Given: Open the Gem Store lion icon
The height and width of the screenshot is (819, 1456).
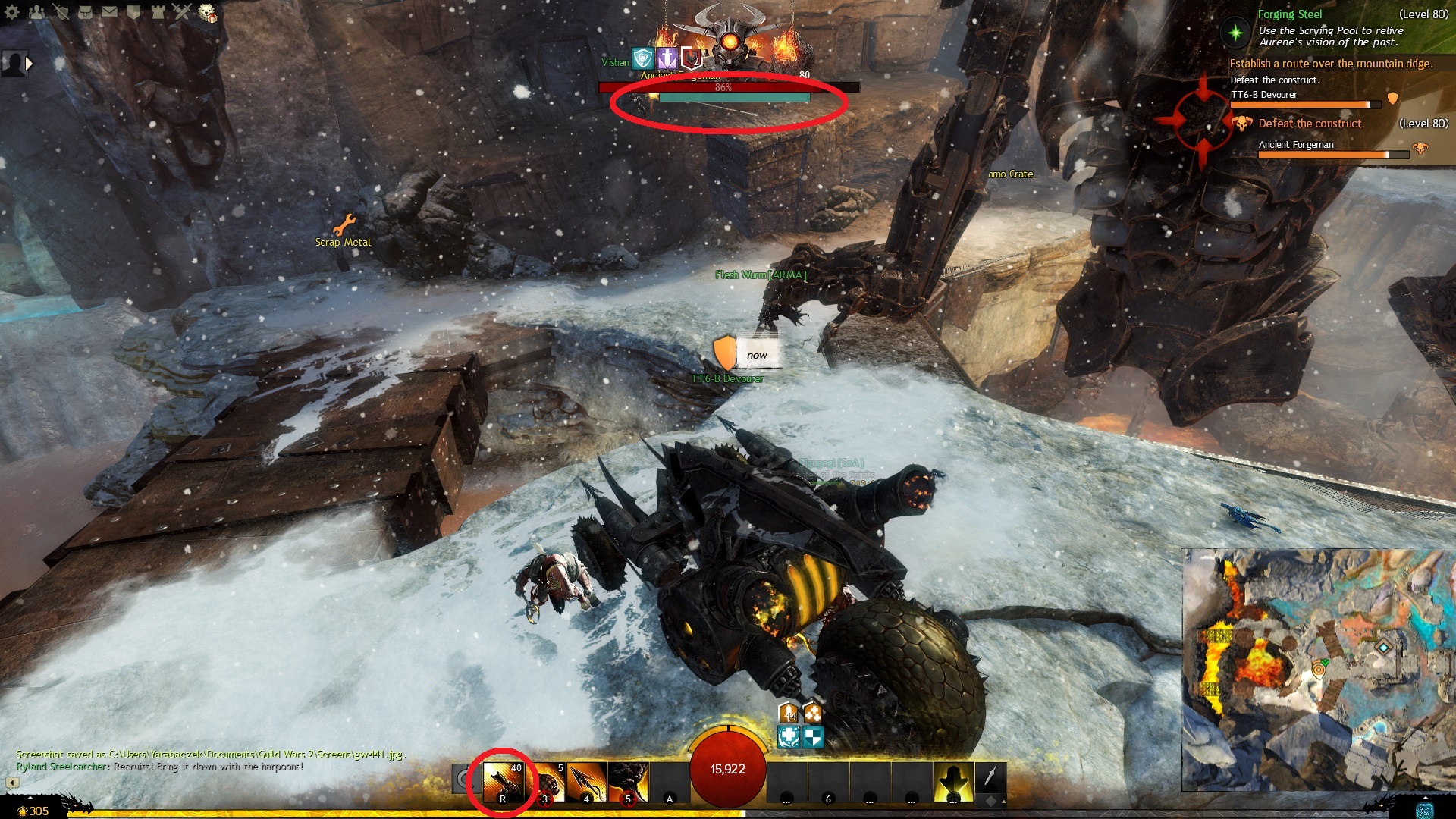Looking at the screenshot, I should (x=207, y=13).
